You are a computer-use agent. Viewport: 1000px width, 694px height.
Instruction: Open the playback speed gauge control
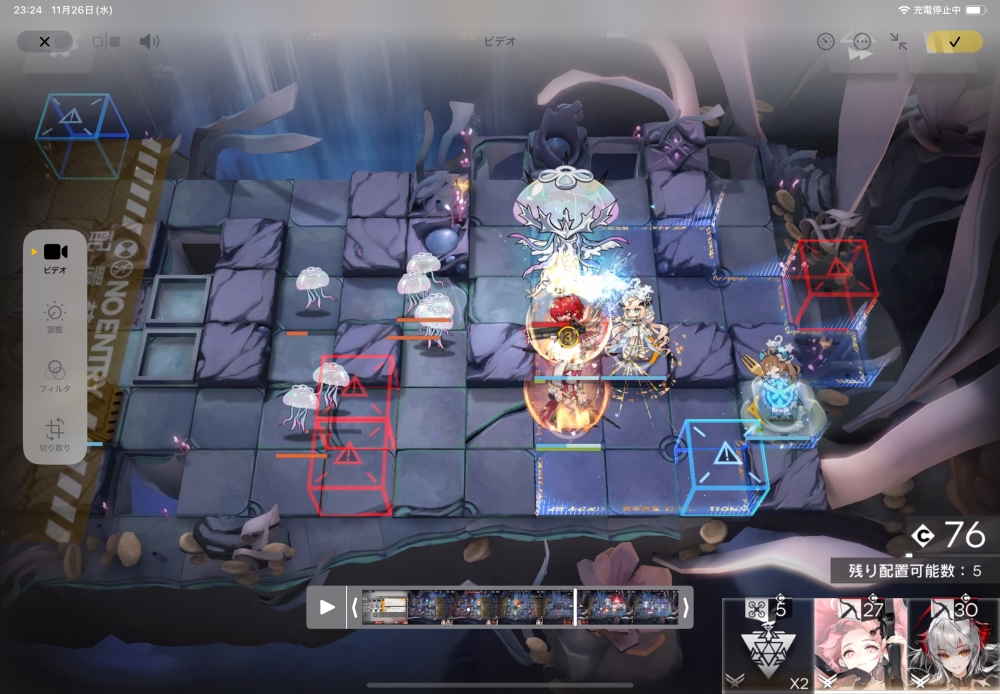click(x=825, y=42)
